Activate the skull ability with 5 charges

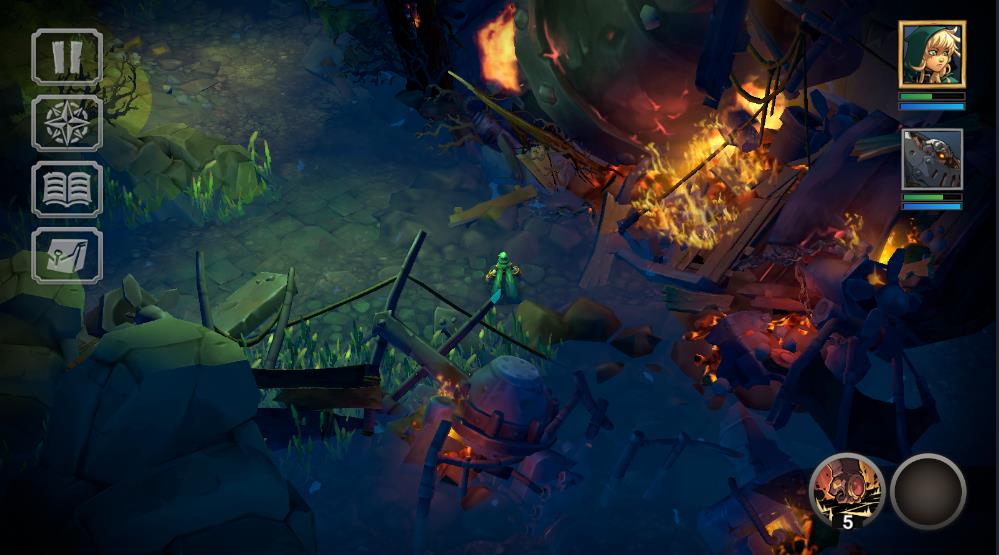coord(846,490)
